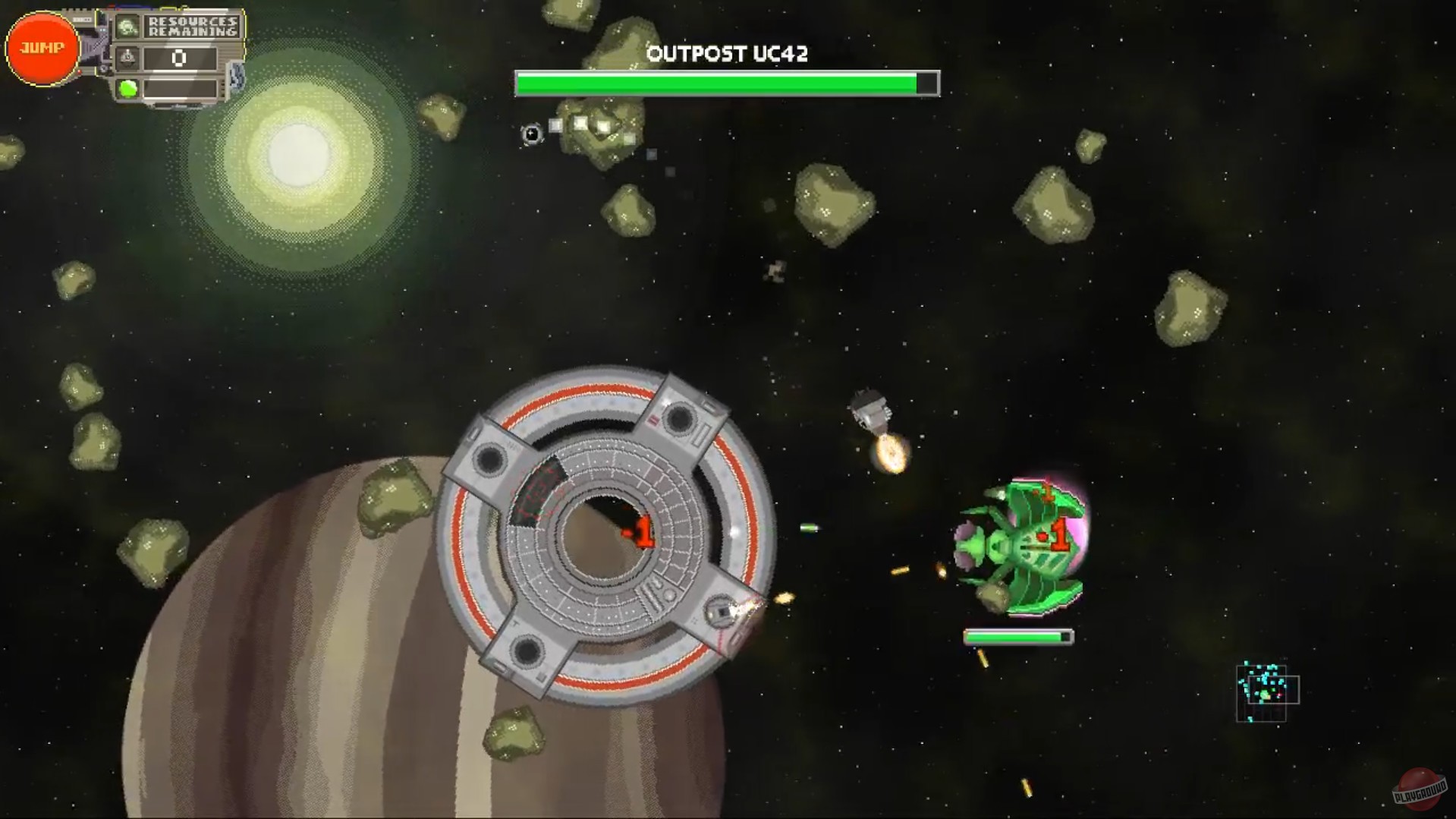
Task: Toggle the turret module on the station's left arm
Action: (489, 458)
